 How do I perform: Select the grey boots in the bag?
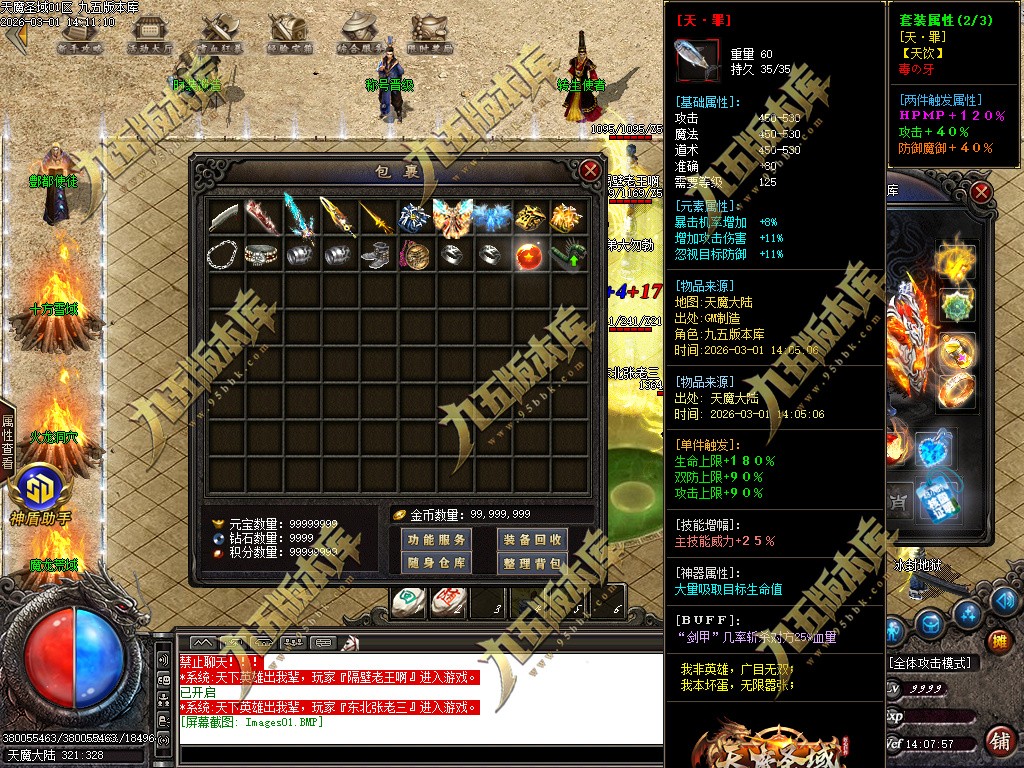coord(377,255)
